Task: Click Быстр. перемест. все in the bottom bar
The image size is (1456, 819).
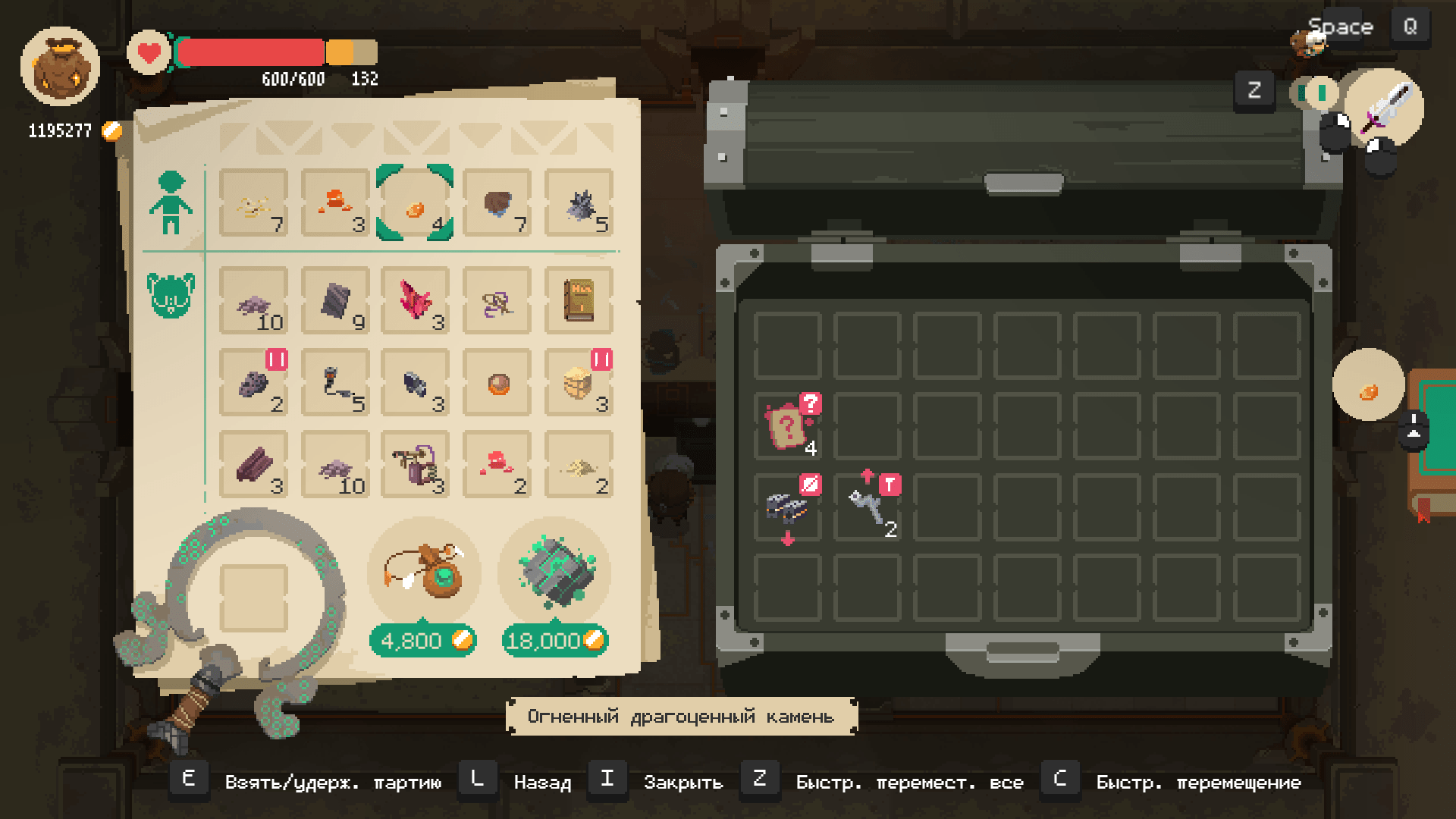Action: (x=909, y=781)
